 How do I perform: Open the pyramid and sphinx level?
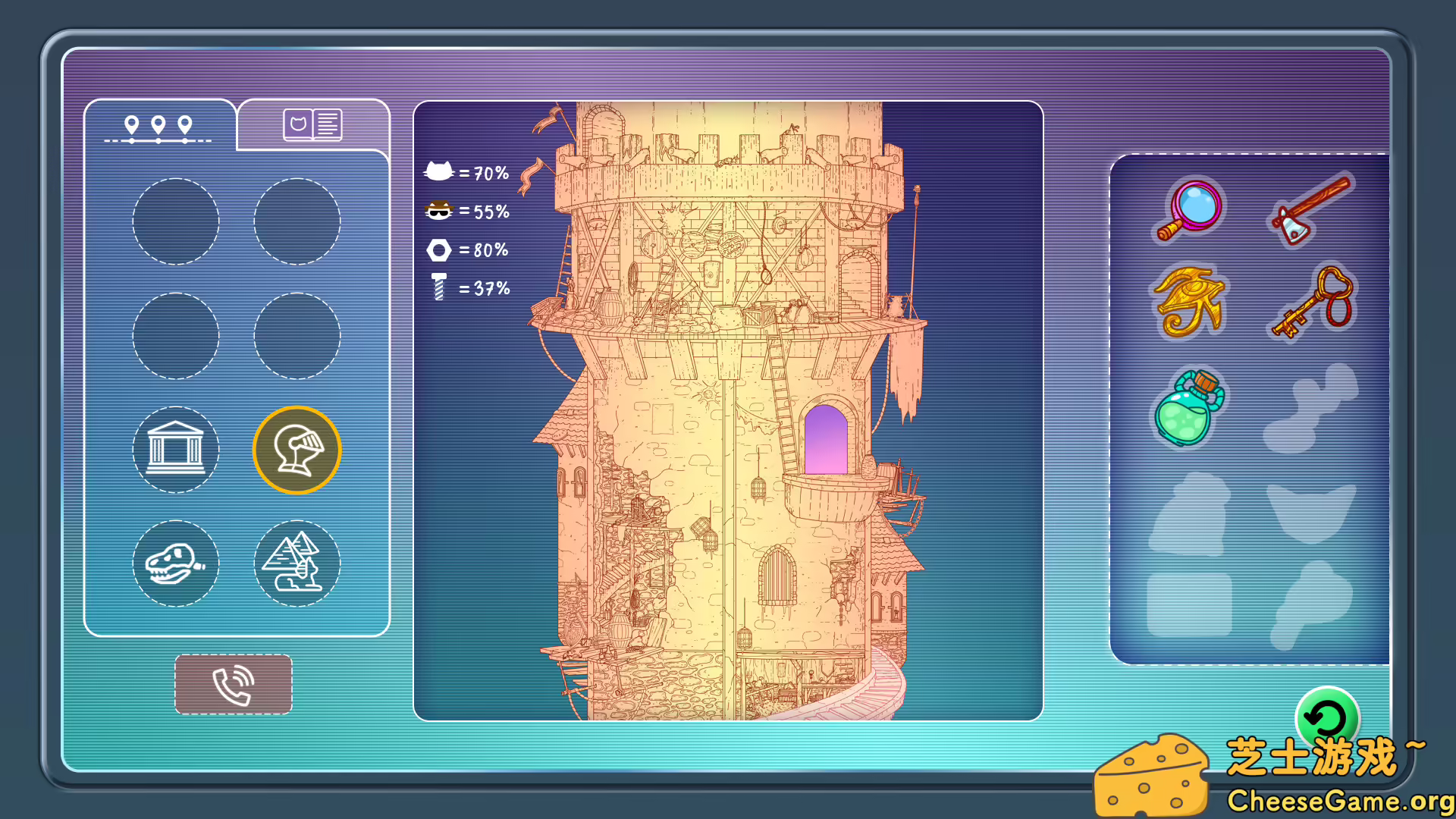[296, 564]
